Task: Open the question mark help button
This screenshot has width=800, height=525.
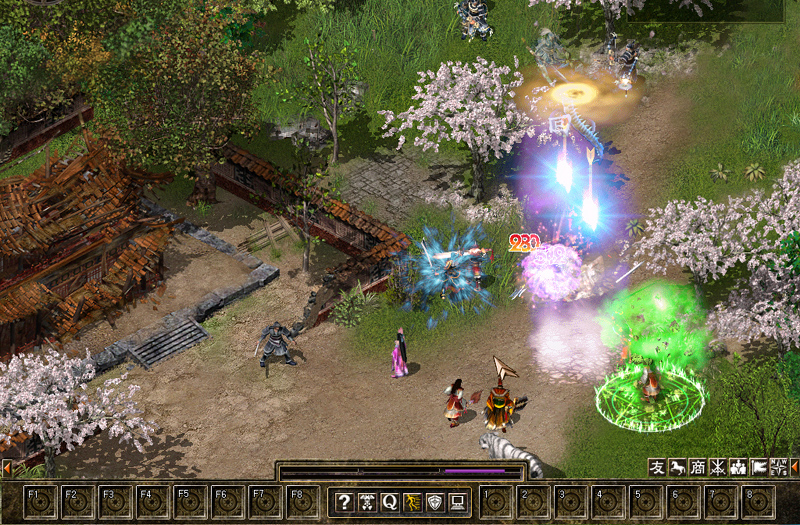Action: (344, 502)
